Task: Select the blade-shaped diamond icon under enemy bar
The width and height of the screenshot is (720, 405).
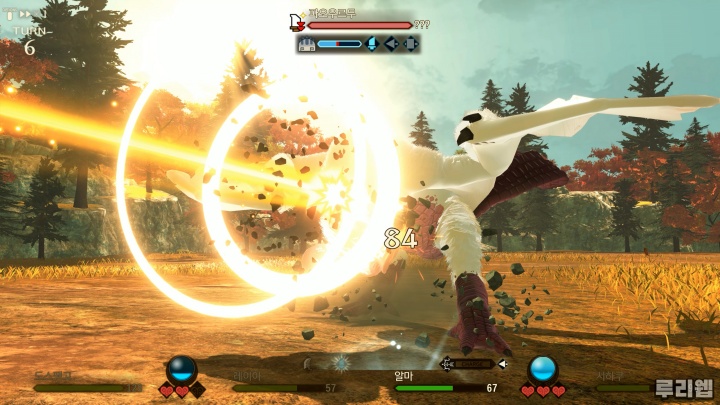Action: [371, 44]
